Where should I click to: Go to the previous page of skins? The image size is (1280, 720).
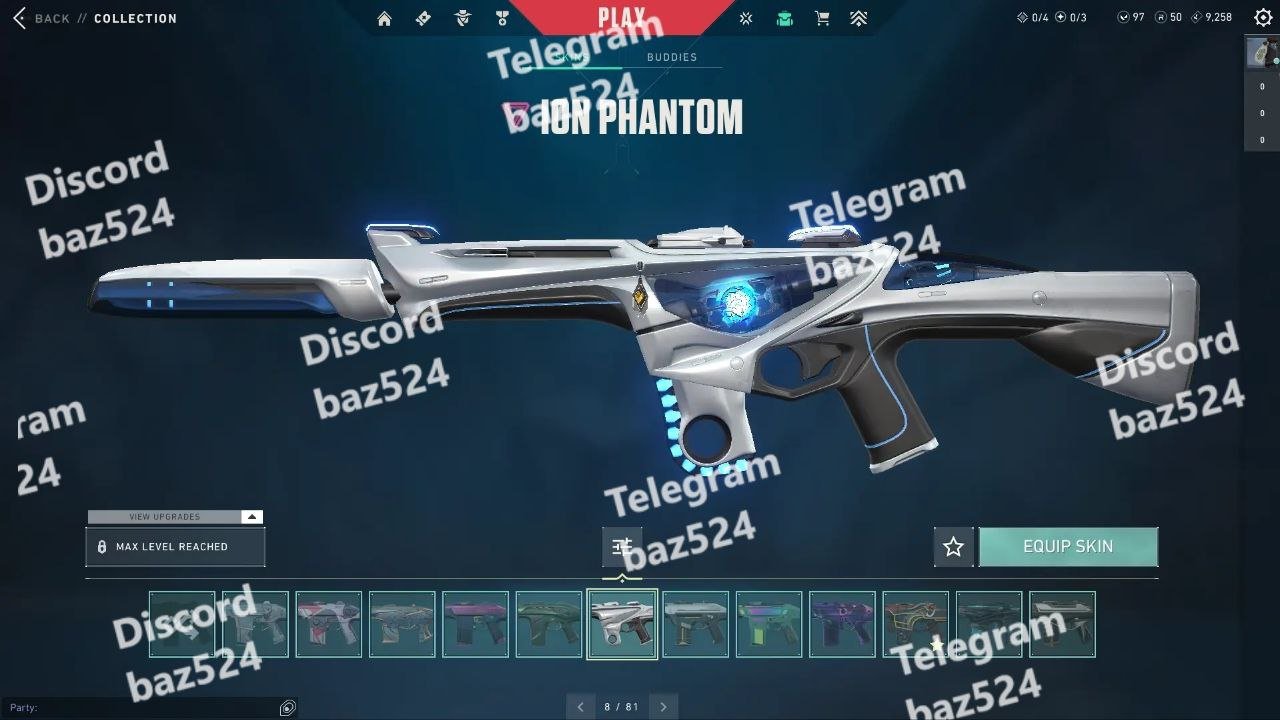(x=580, y=707)
